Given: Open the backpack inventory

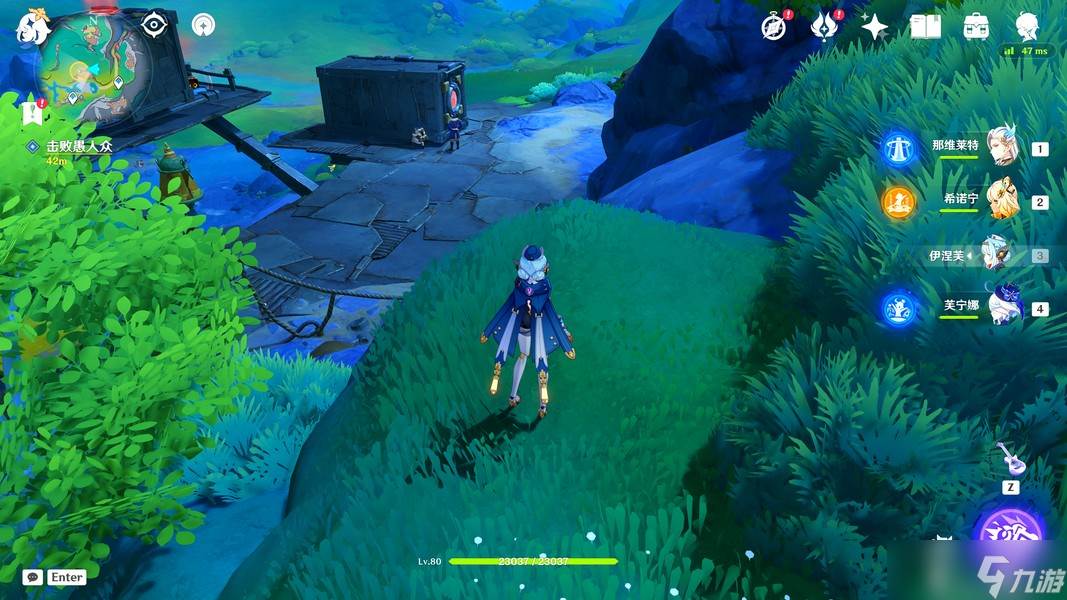Looking at the screenshot, I should [976, 27].
